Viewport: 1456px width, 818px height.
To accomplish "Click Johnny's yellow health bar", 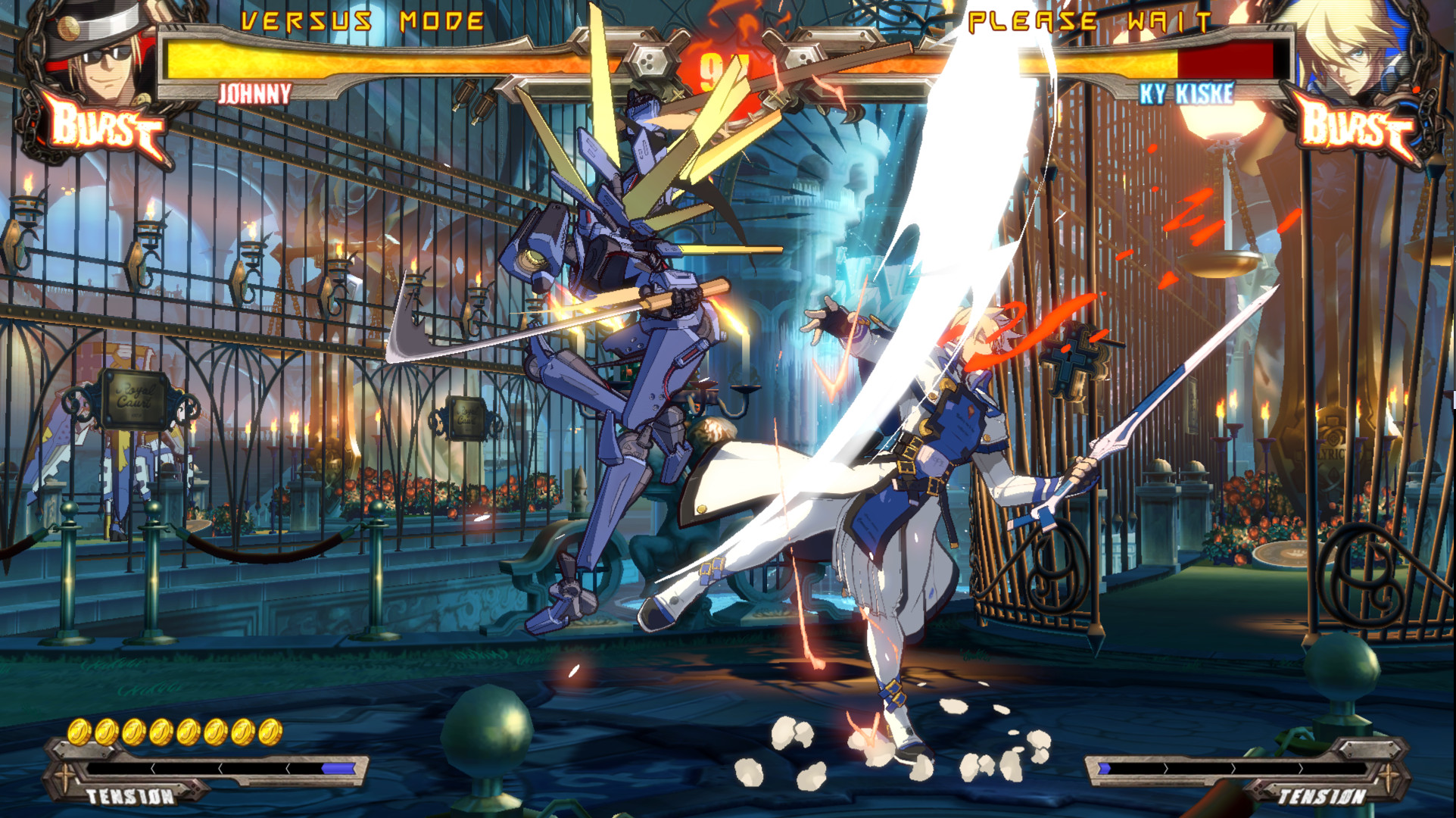I will click(x=363, y=59).
